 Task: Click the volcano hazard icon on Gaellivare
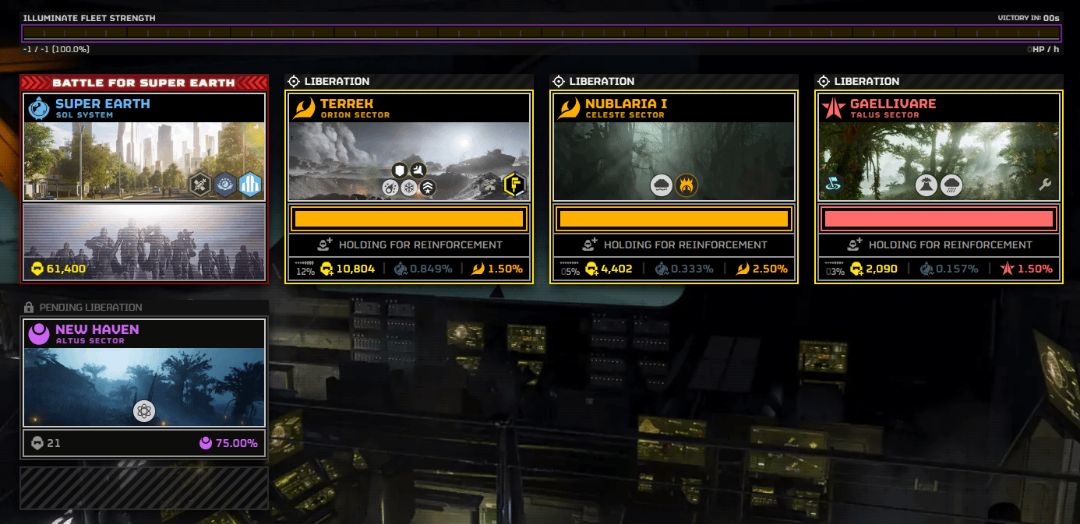tap(927, 185)
